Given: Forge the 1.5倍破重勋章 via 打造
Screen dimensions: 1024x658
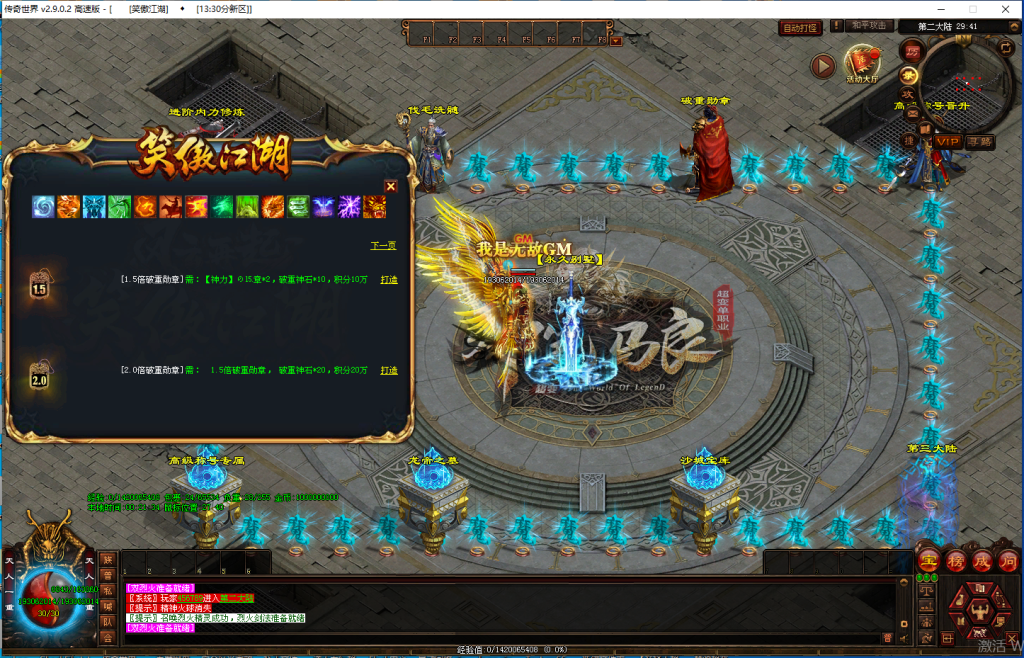Looking at the screenshot, I should (389, 280).
